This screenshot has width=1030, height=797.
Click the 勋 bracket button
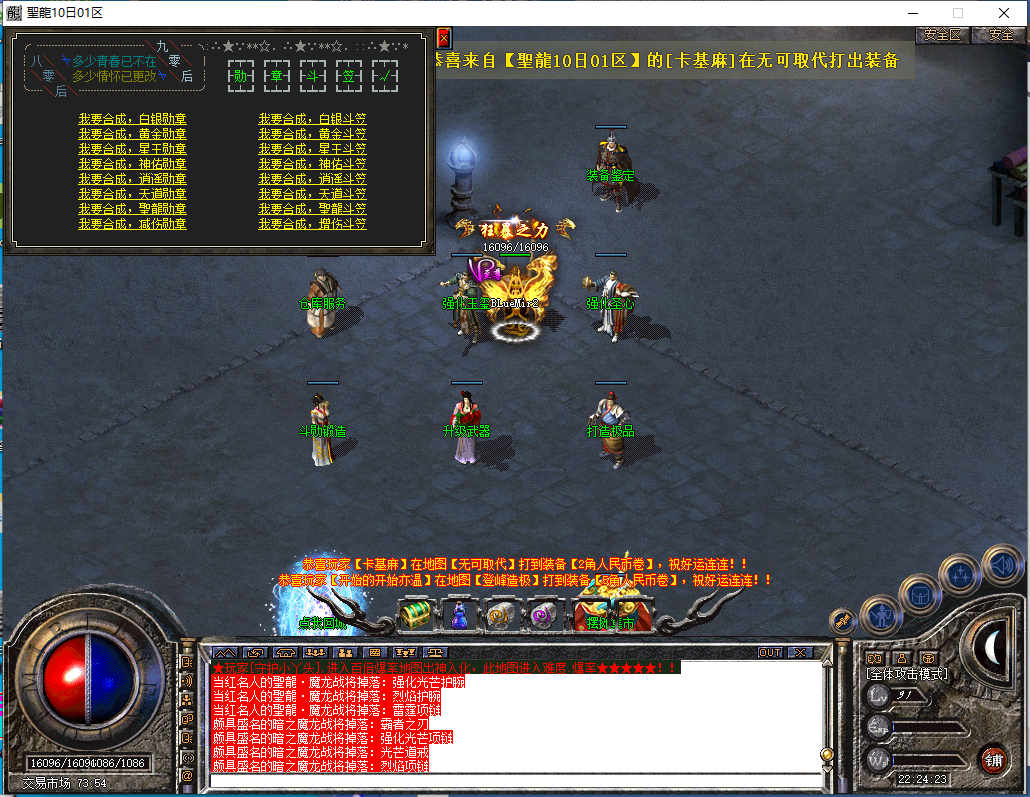coord(241,76)
